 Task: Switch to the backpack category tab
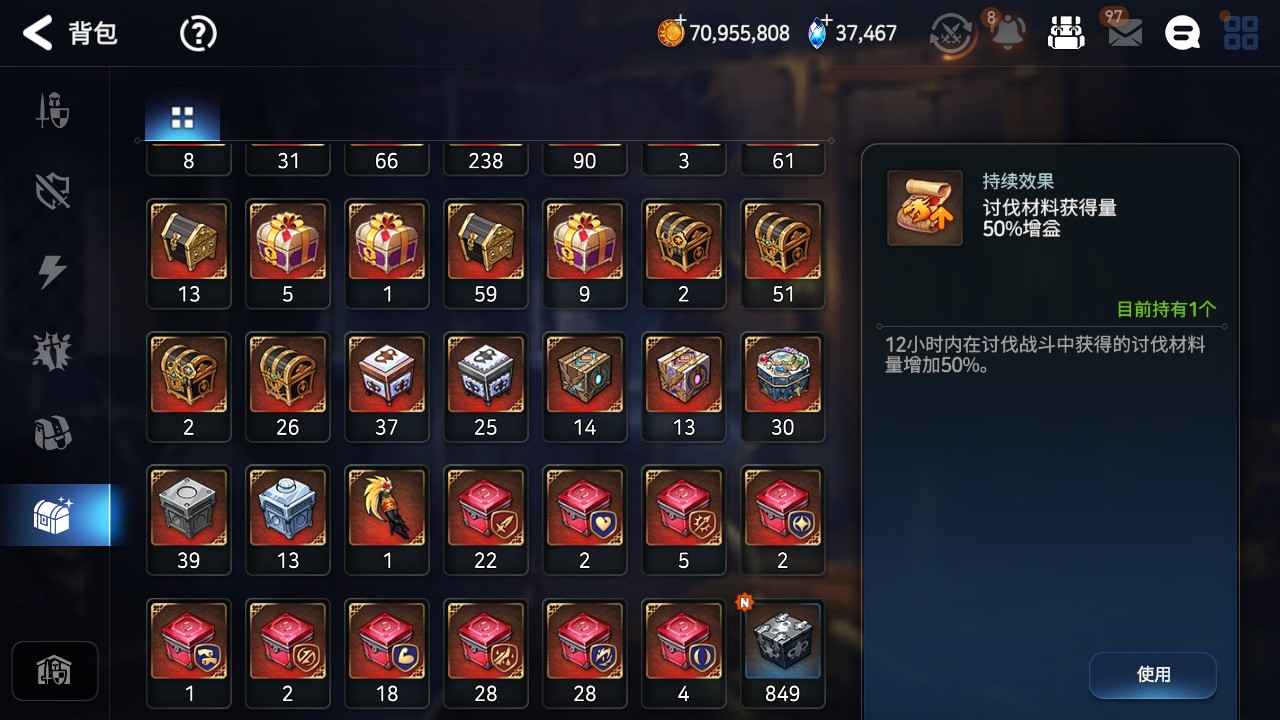(53, 434)
